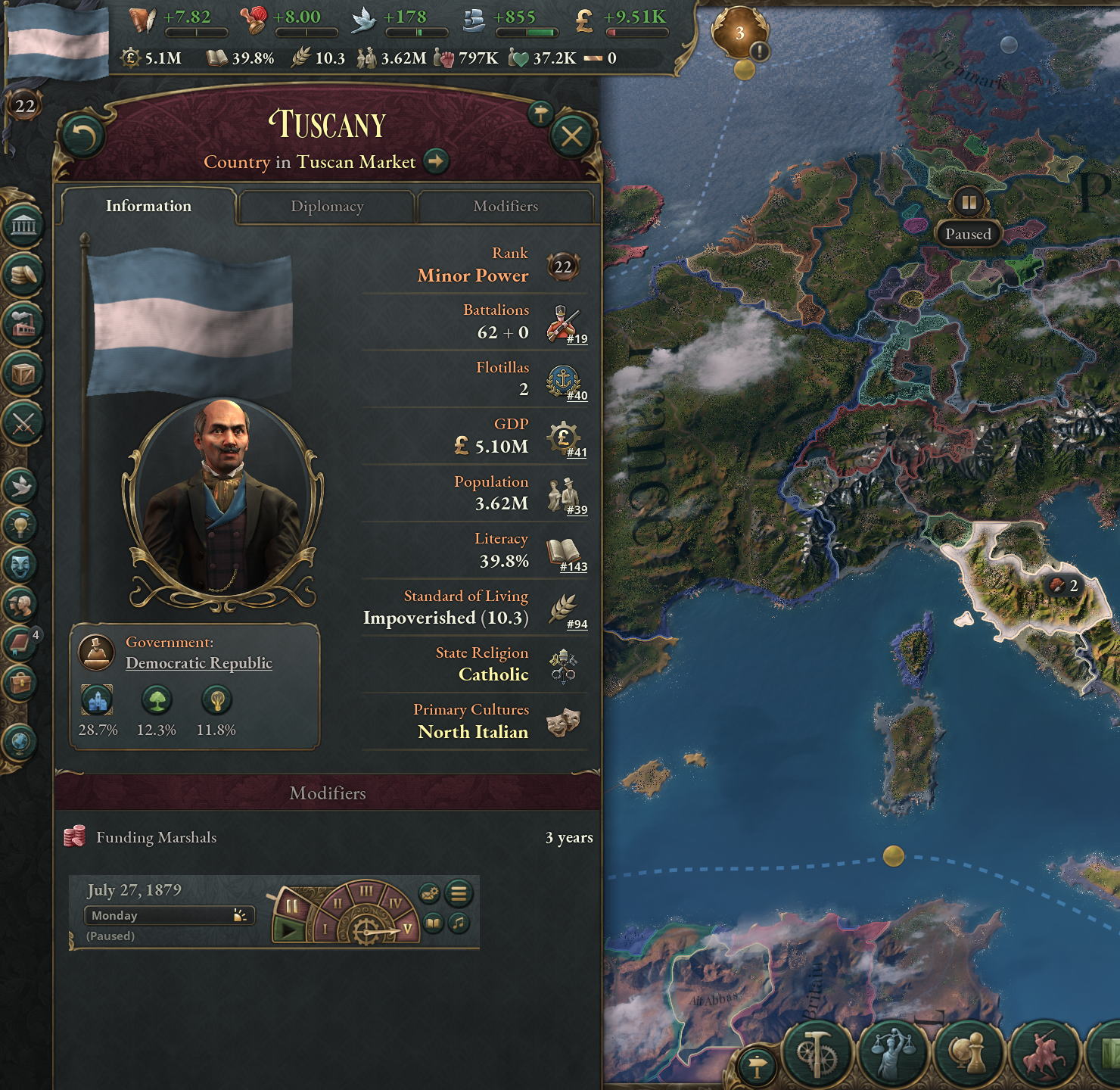Open the Technology lightbulb panel
Screen dimensions: 1120x1090
coord(21,524)
